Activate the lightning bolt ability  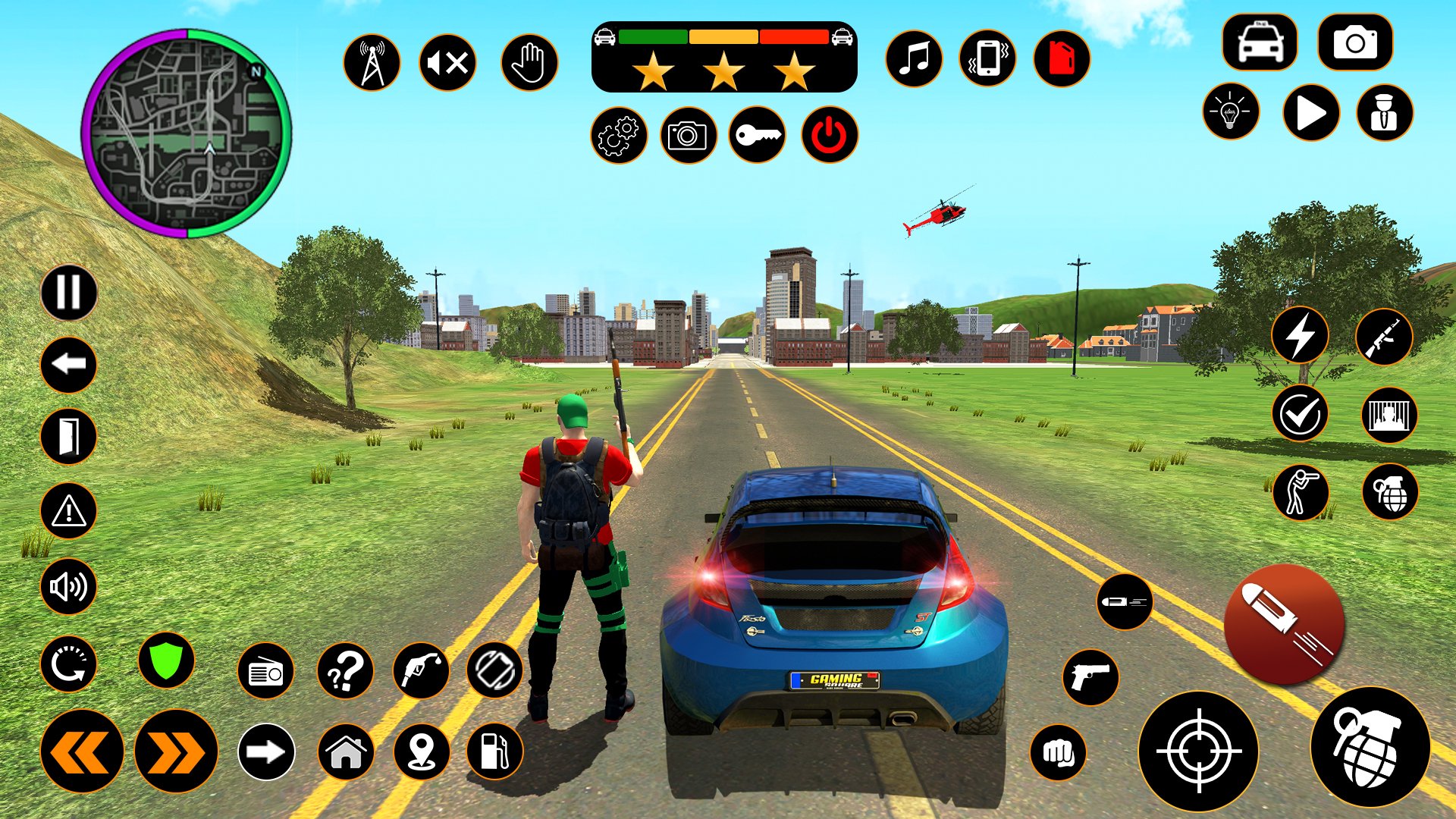pyautogui.click(x=1300, y=336)
